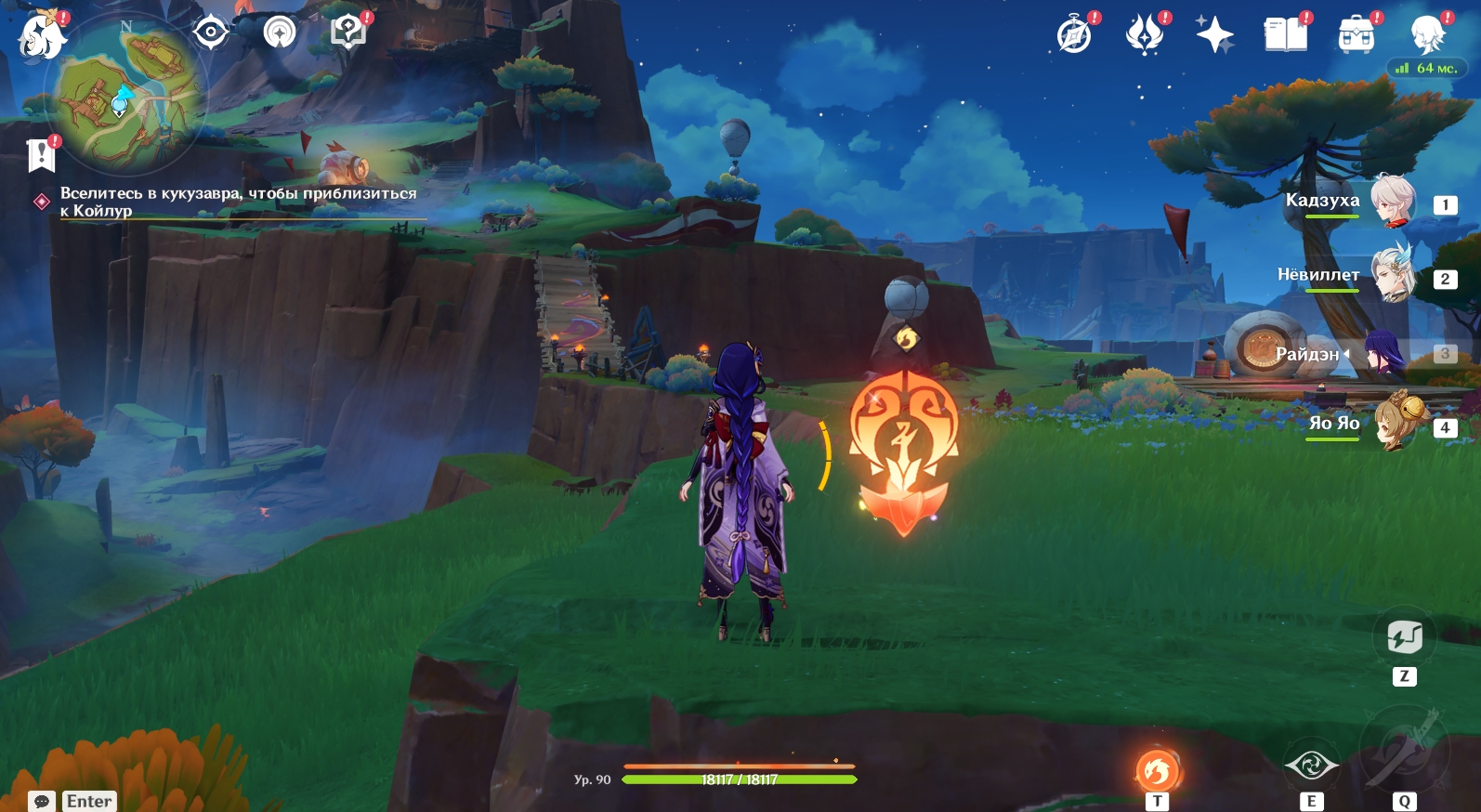Switch to party member Кадзуха
The width and height of the screenshot is (1481, 812).
click(x=1391, y=201)
